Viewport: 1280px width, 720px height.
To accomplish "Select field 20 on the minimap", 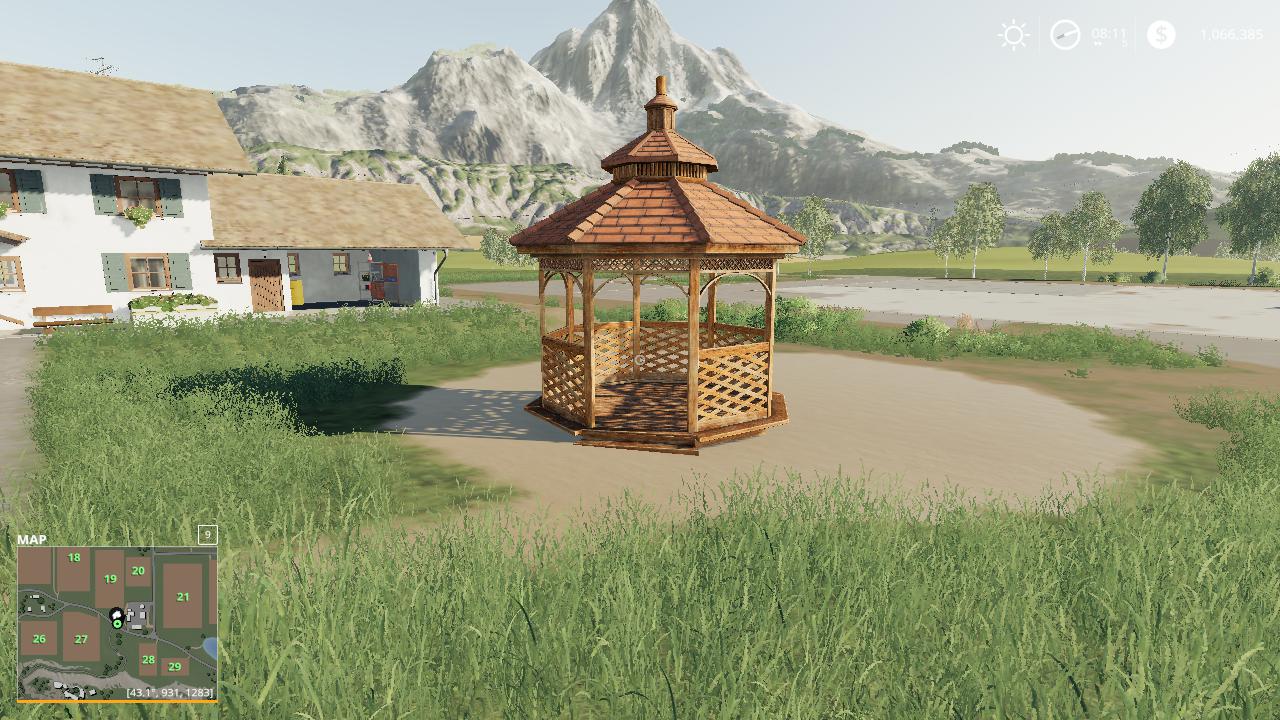I will tap(138, 570).
